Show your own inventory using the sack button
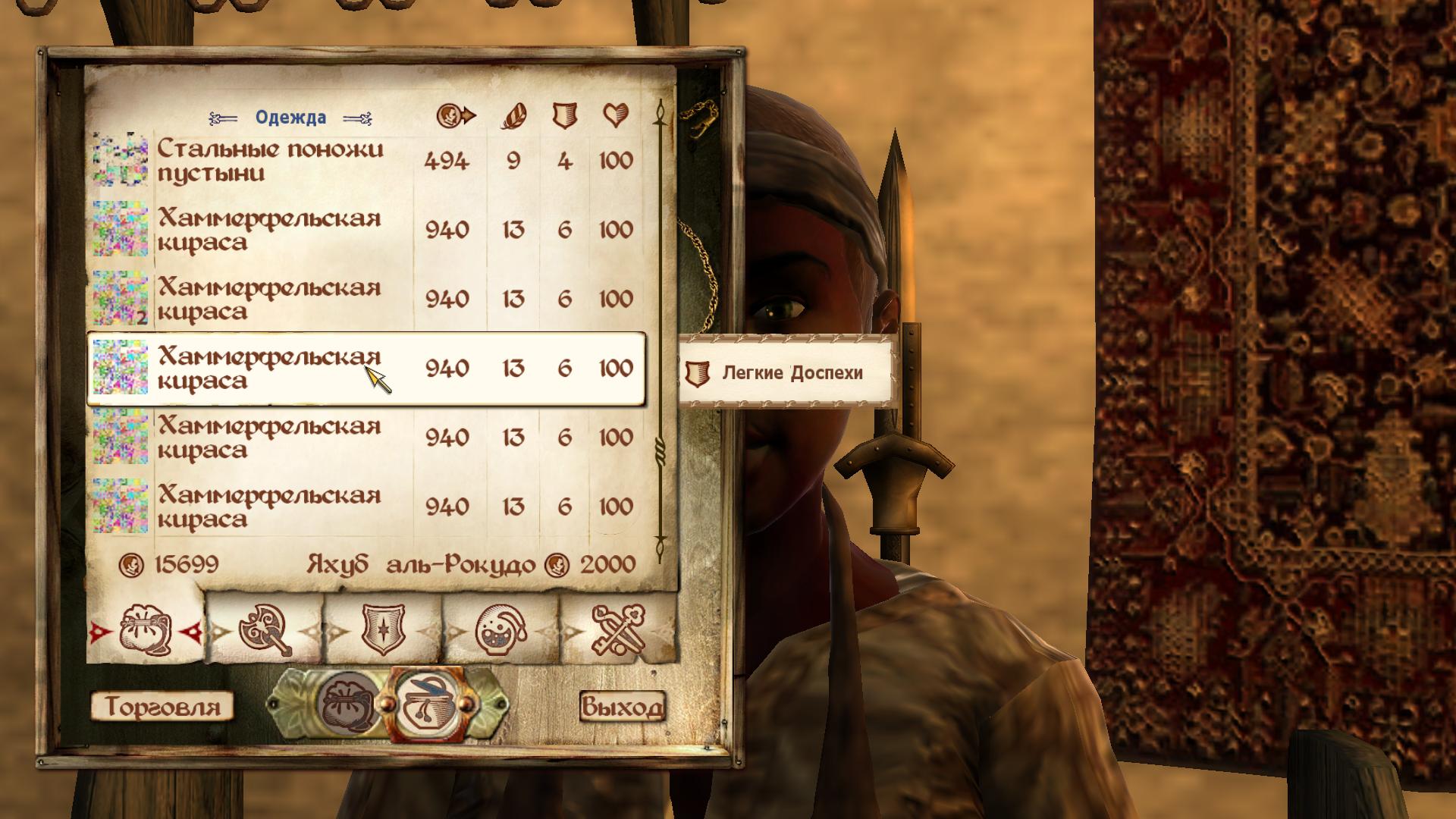Screen dimensions: 1456x819 (348, 706)
